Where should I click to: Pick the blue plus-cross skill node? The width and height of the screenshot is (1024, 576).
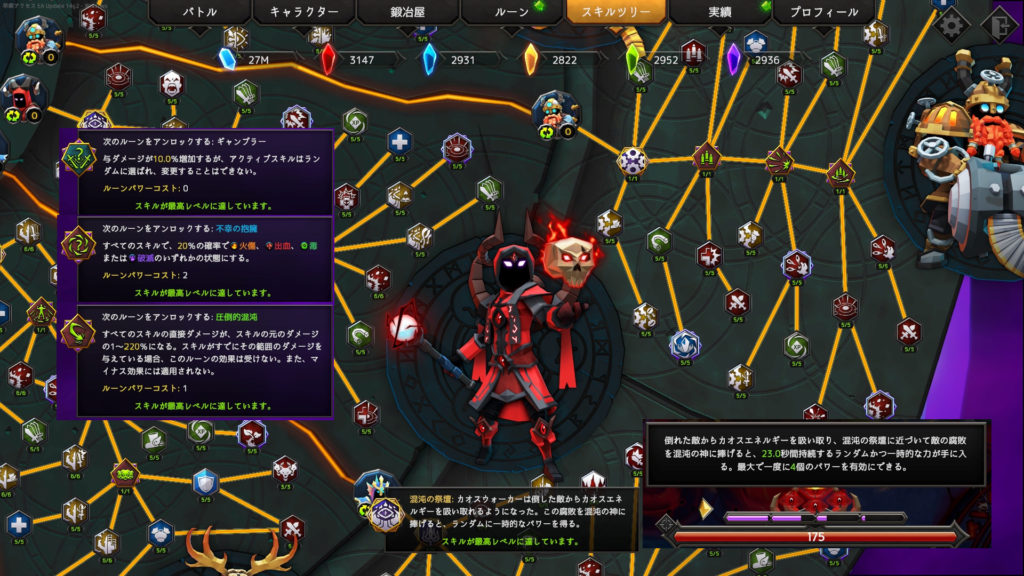pos(399,139)
